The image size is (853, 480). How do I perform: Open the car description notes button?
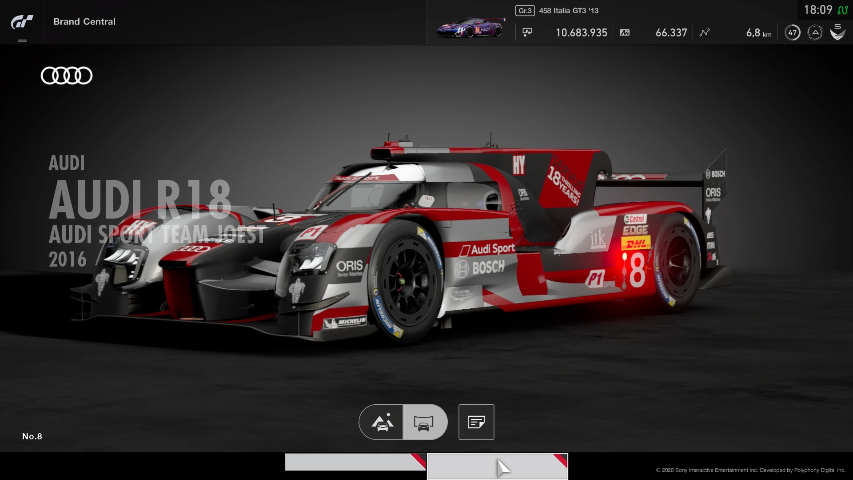[x=476, y=422]
